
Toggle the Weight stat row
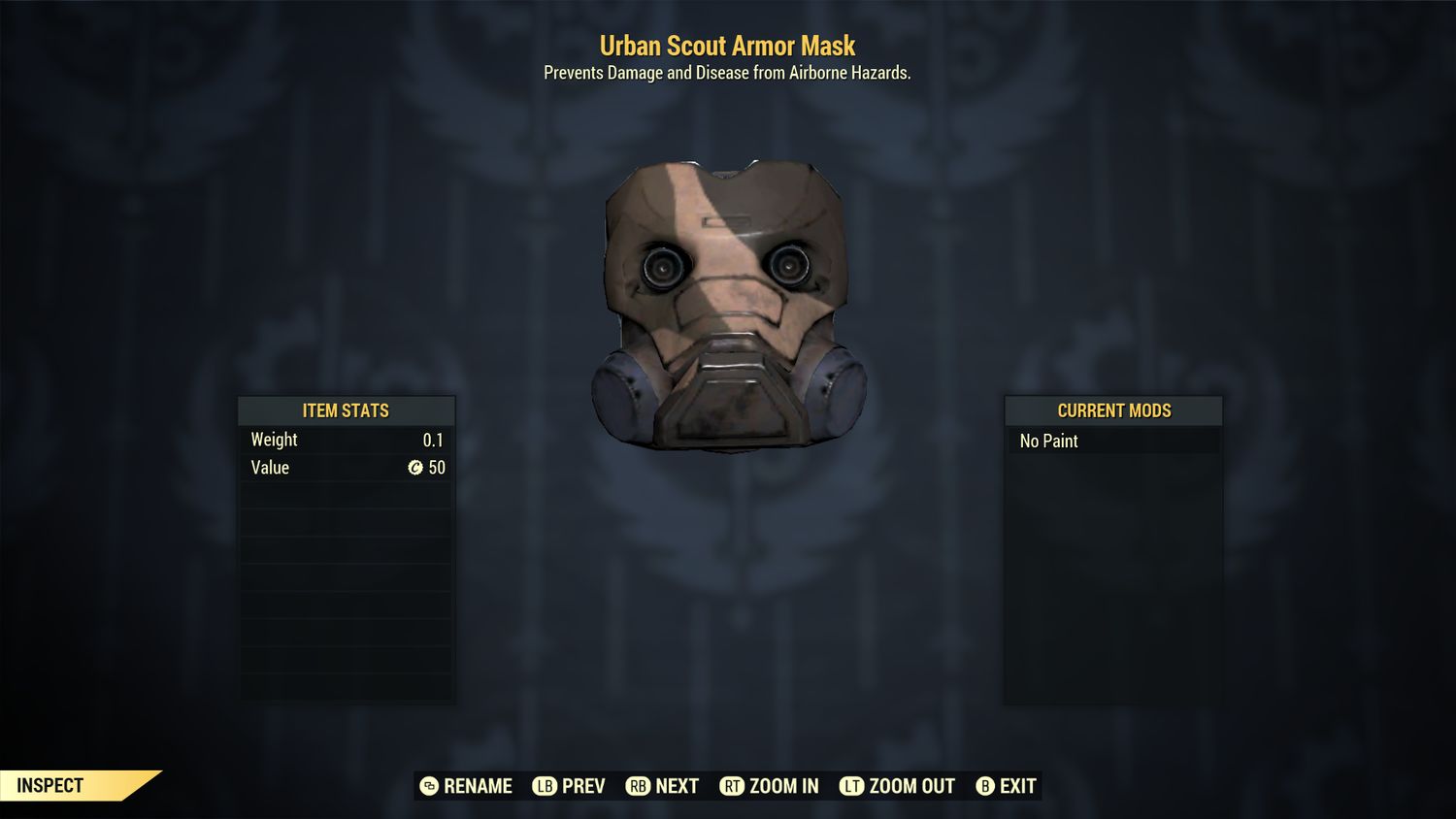tap(347, 440)
